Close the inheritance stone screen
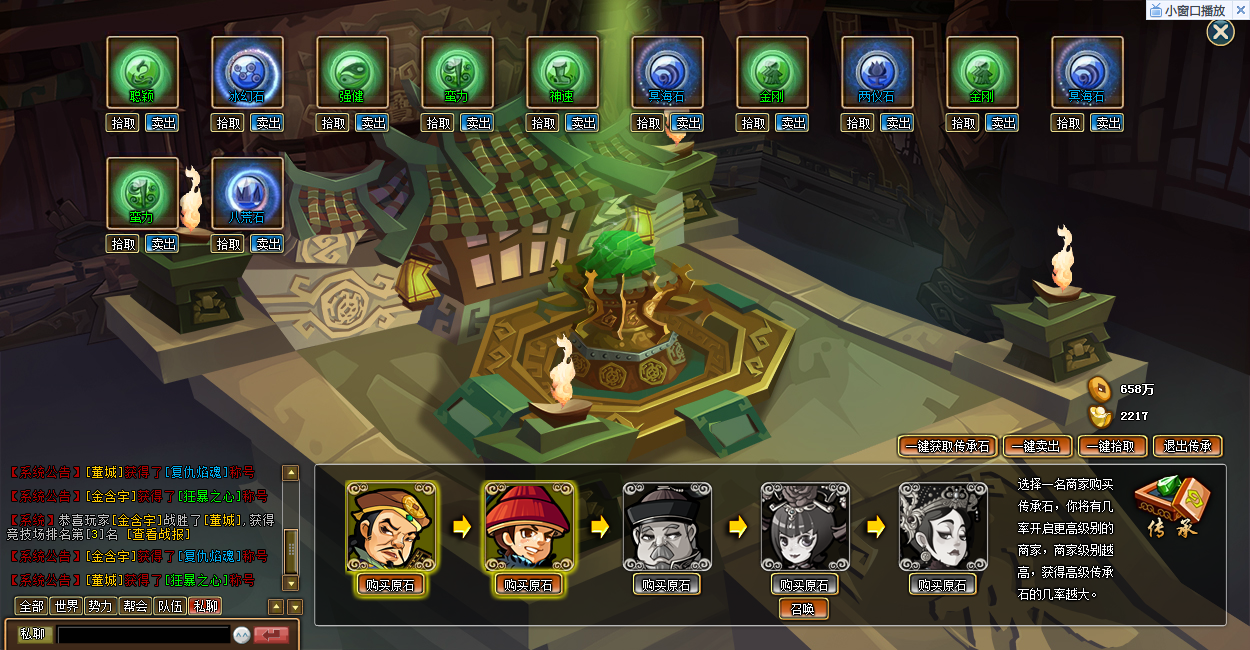1250x650 pixels. 1220,33
